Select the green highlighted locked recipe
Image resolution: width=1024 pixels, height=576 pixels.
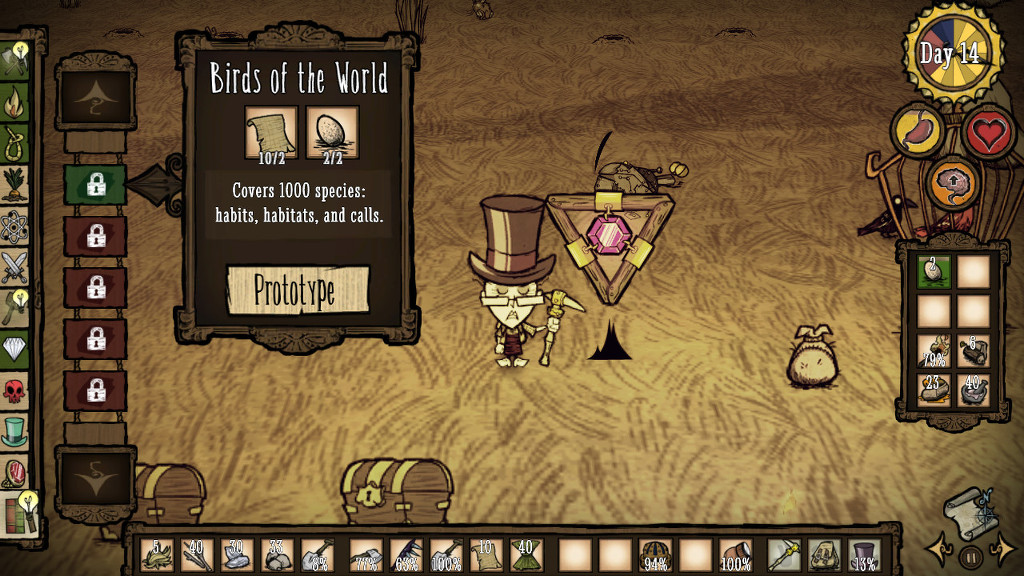click(95, 184)
